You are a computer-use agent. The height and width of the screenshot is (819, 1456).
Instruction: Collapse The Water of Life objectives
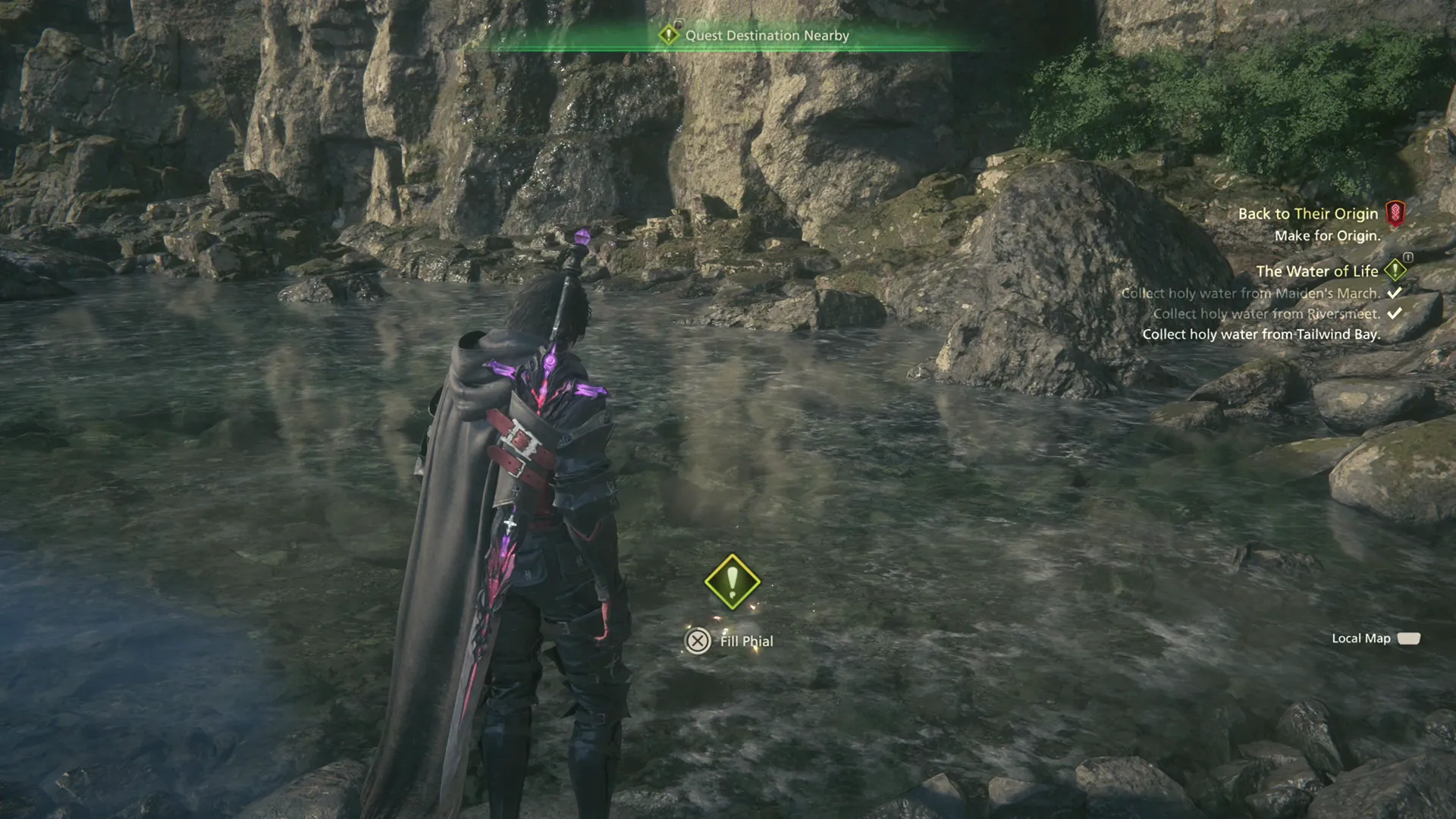1318,271
